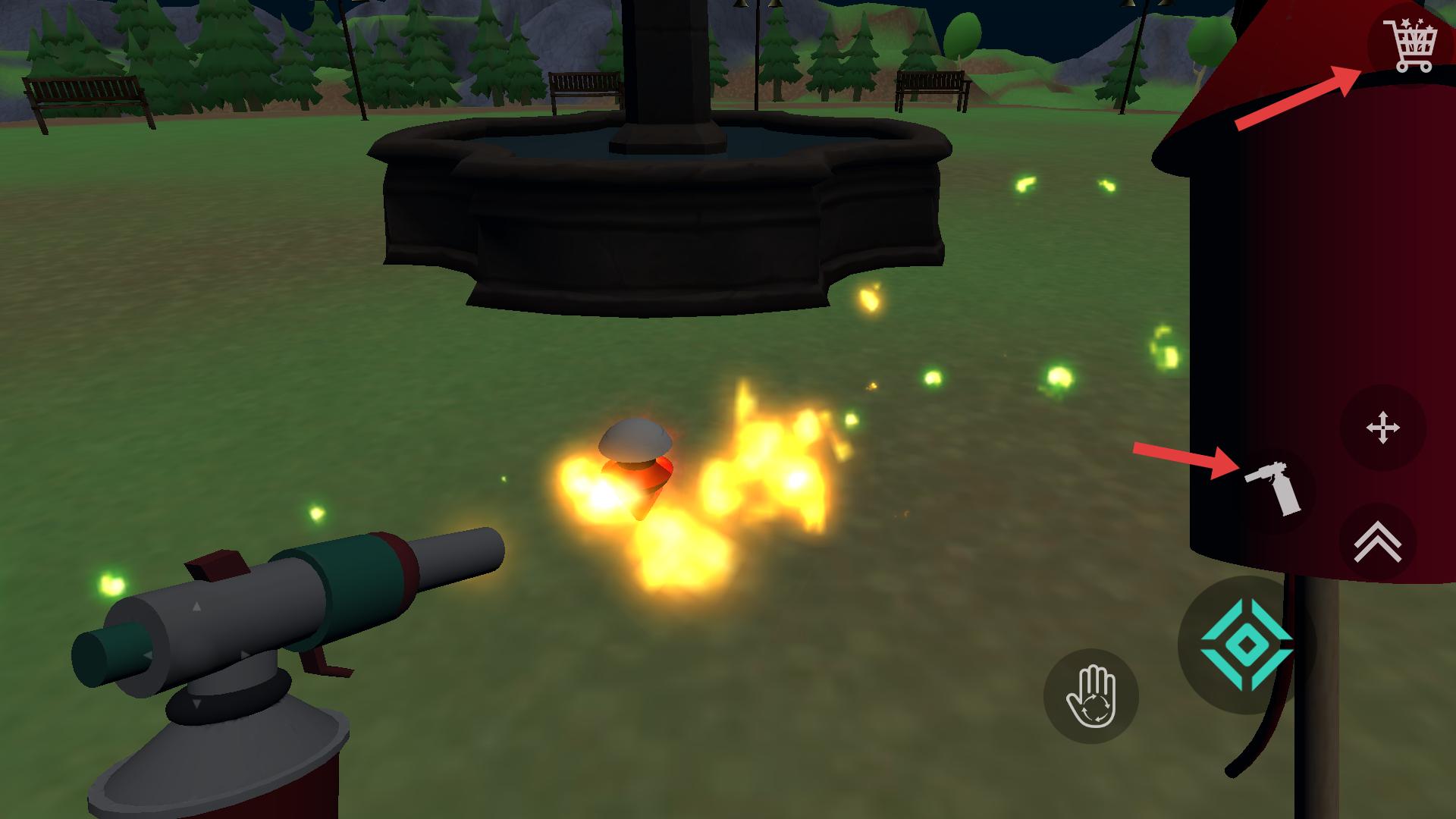The height and width of the screenshot is (819, 1456).
Task: Tap the hand rotate button
Action: pyautogui.click(x=1091, y=696)
